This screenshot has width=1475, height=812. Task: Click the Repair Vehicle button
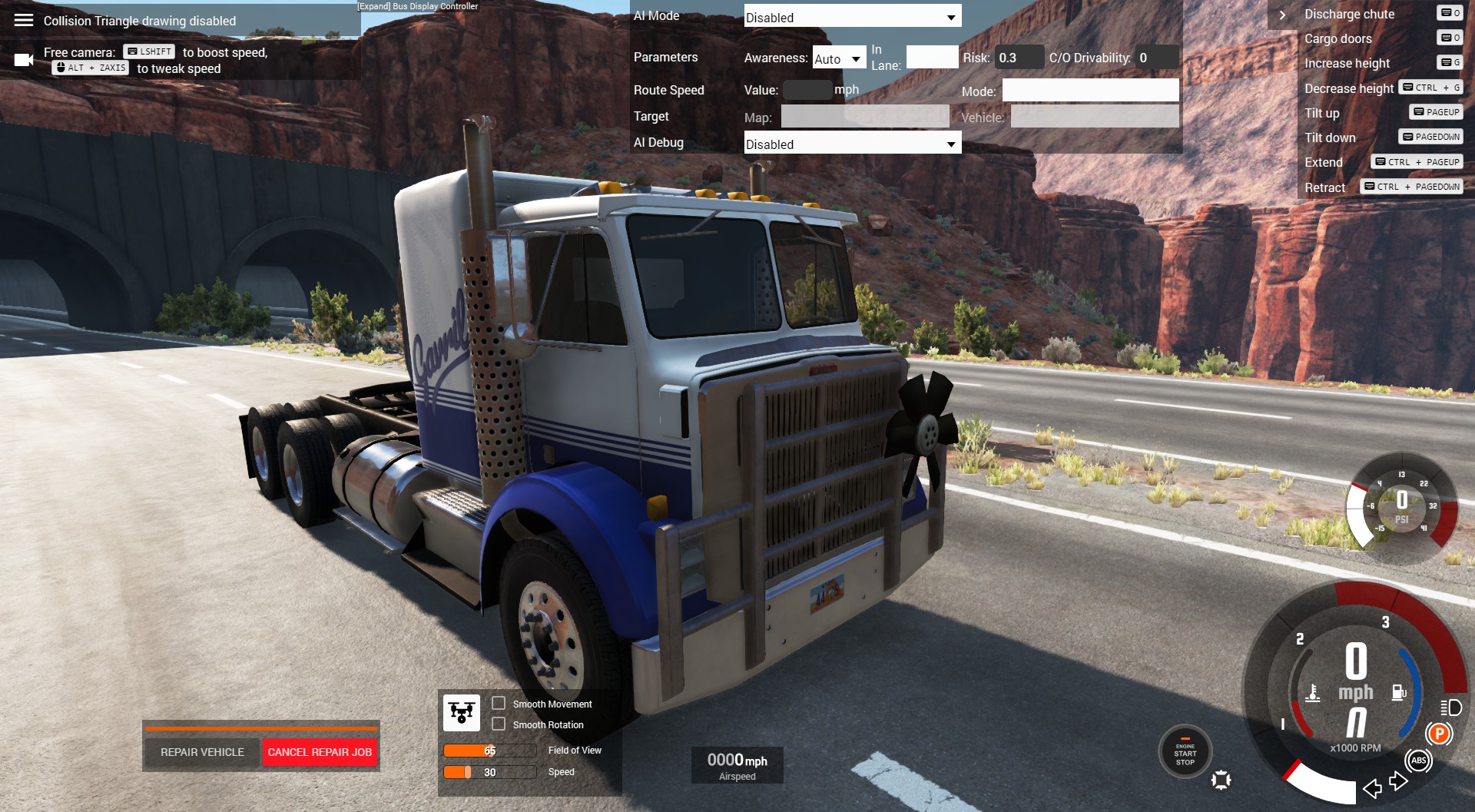[202, 752]
